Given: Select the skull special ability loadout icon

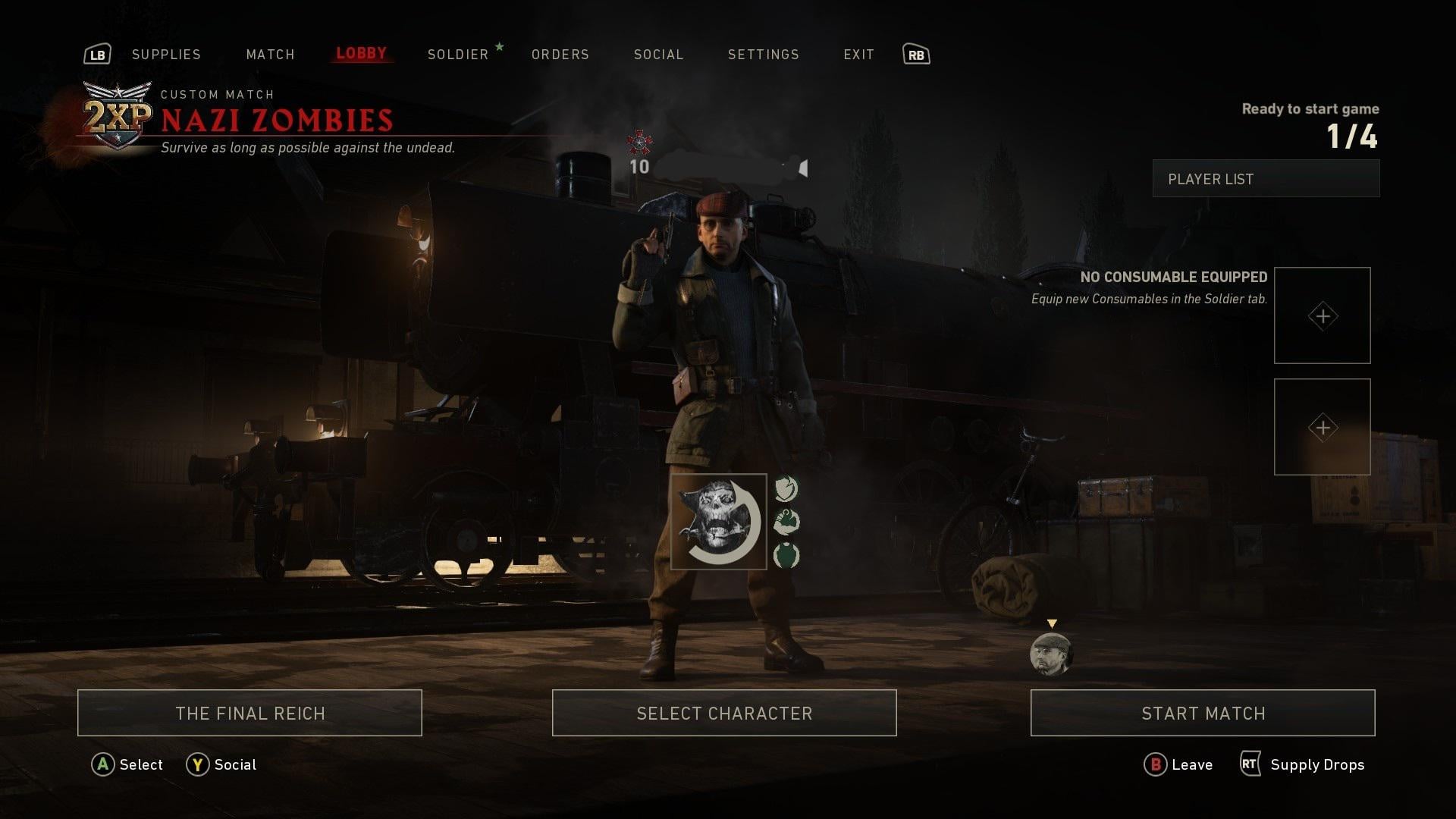Looking at the screenshot, I should coord(718,522).
